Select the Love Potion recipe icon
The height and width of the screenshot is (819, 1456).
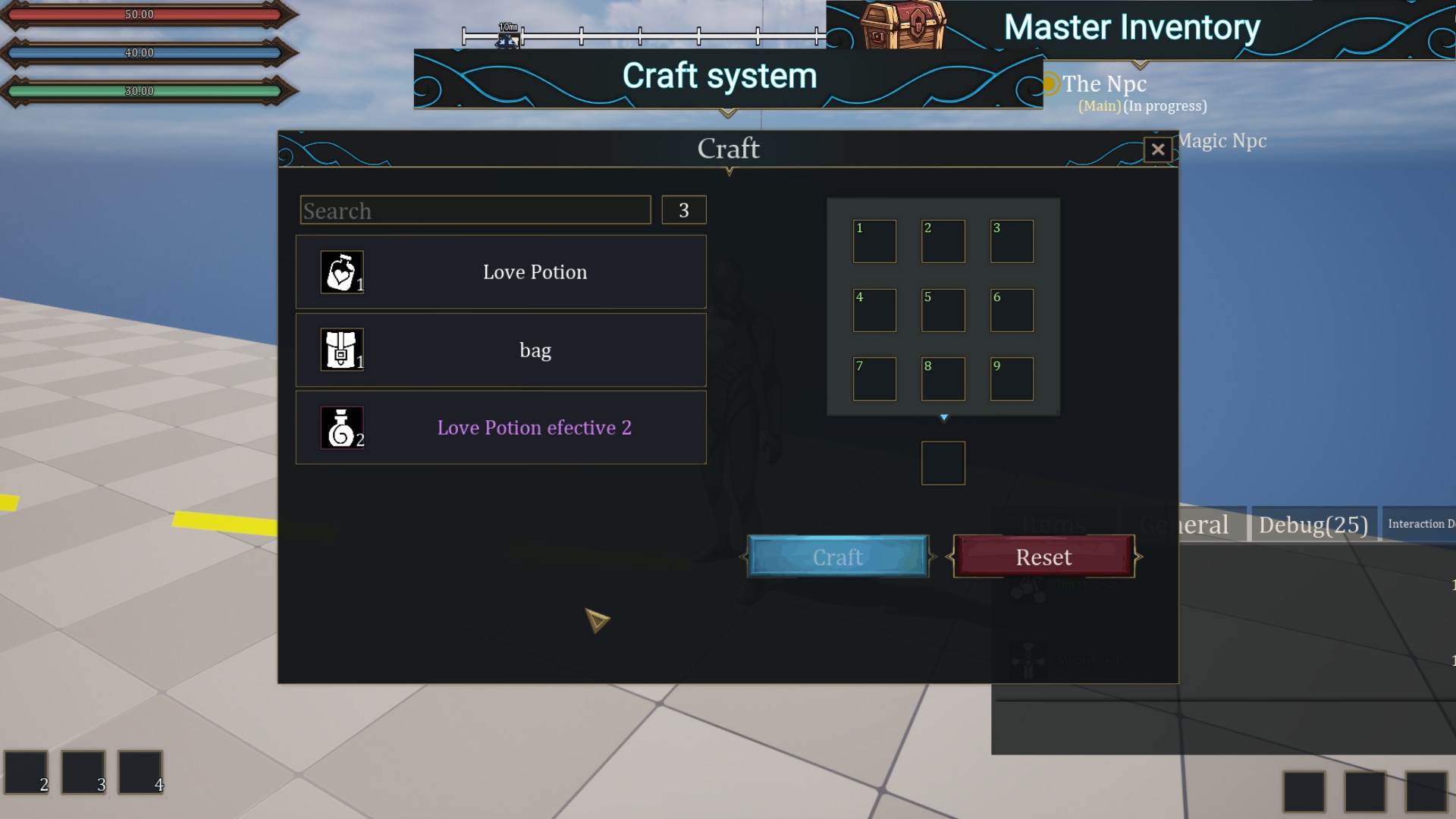click(341, 271)
